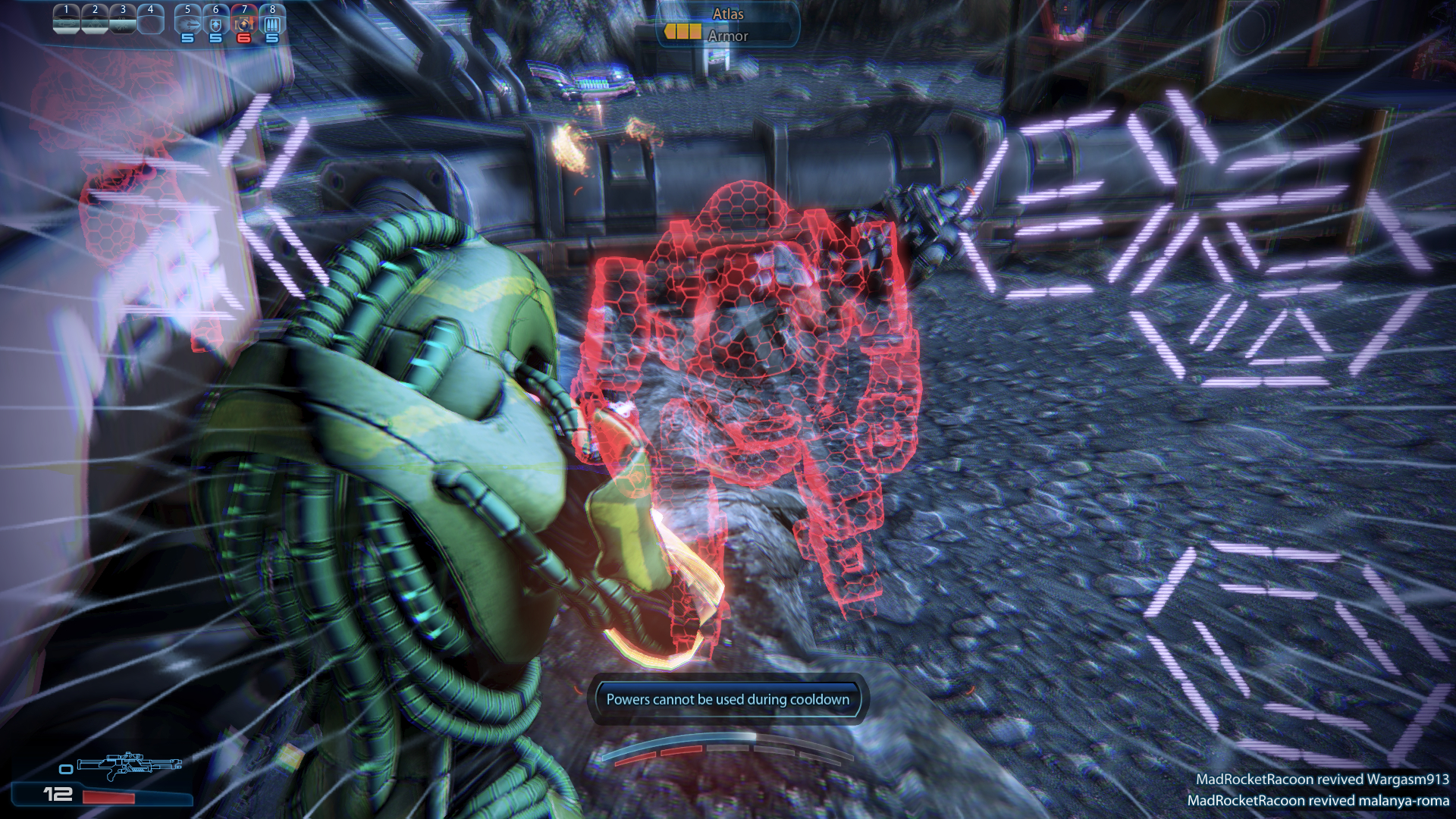Select the equipped rifle weapon icon

click(130, 764)
